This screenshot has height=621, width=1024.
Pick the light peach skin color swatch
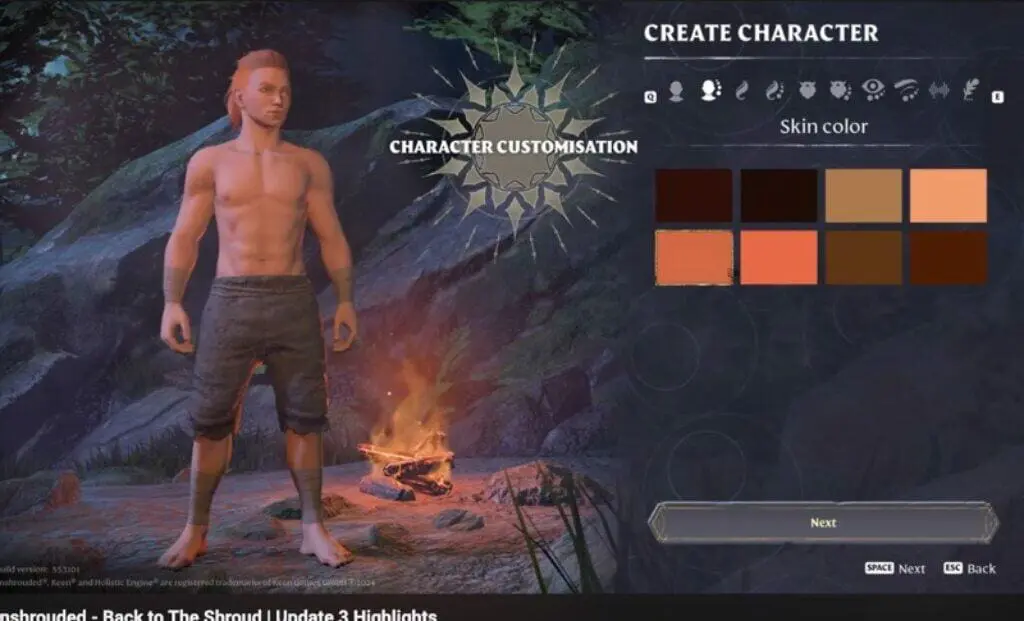tap(948, 196)
